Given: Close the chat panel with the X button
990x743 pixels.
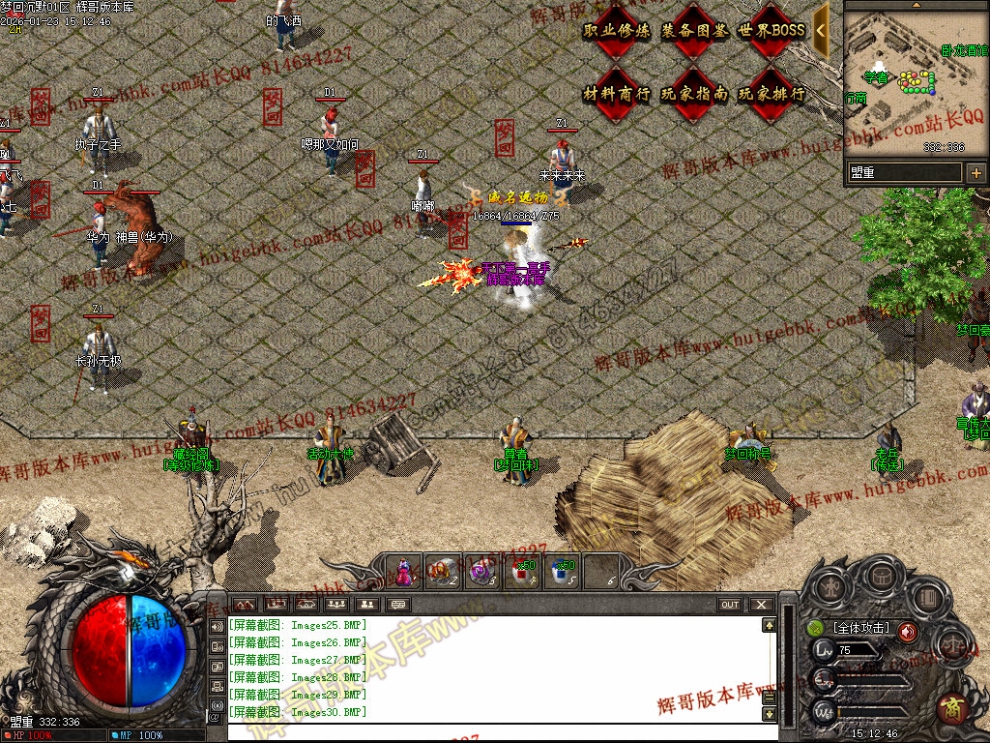Looking at the screenshot, I should pyautogui.click(x=761, y=605).
